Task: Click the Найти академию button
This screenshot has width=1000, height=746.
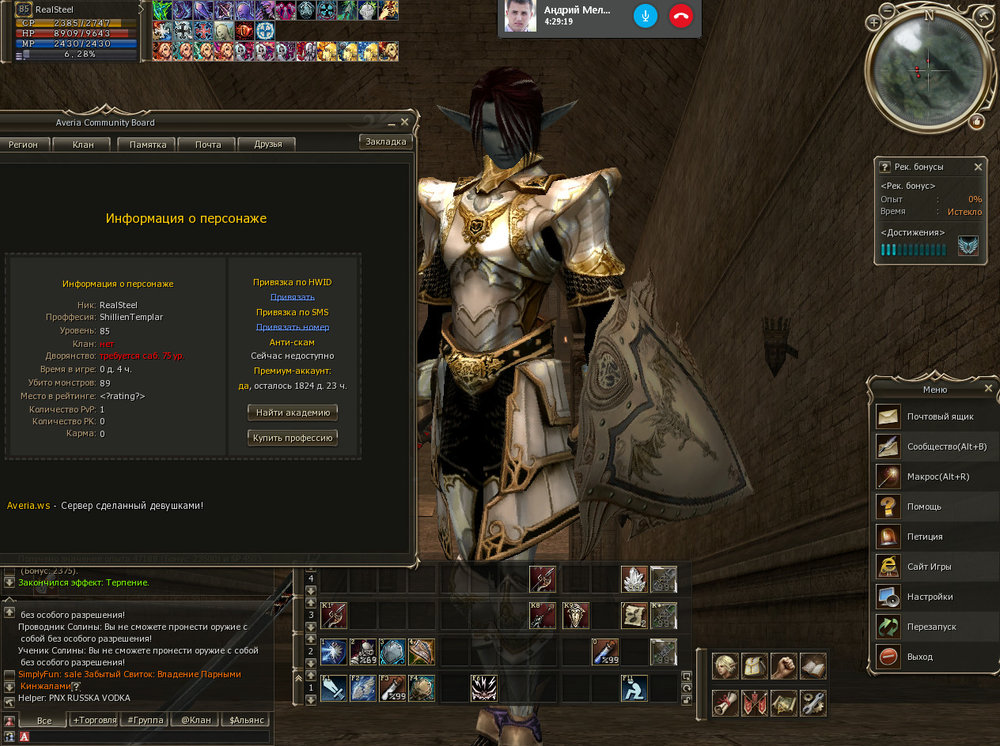Action: point(293,412)
